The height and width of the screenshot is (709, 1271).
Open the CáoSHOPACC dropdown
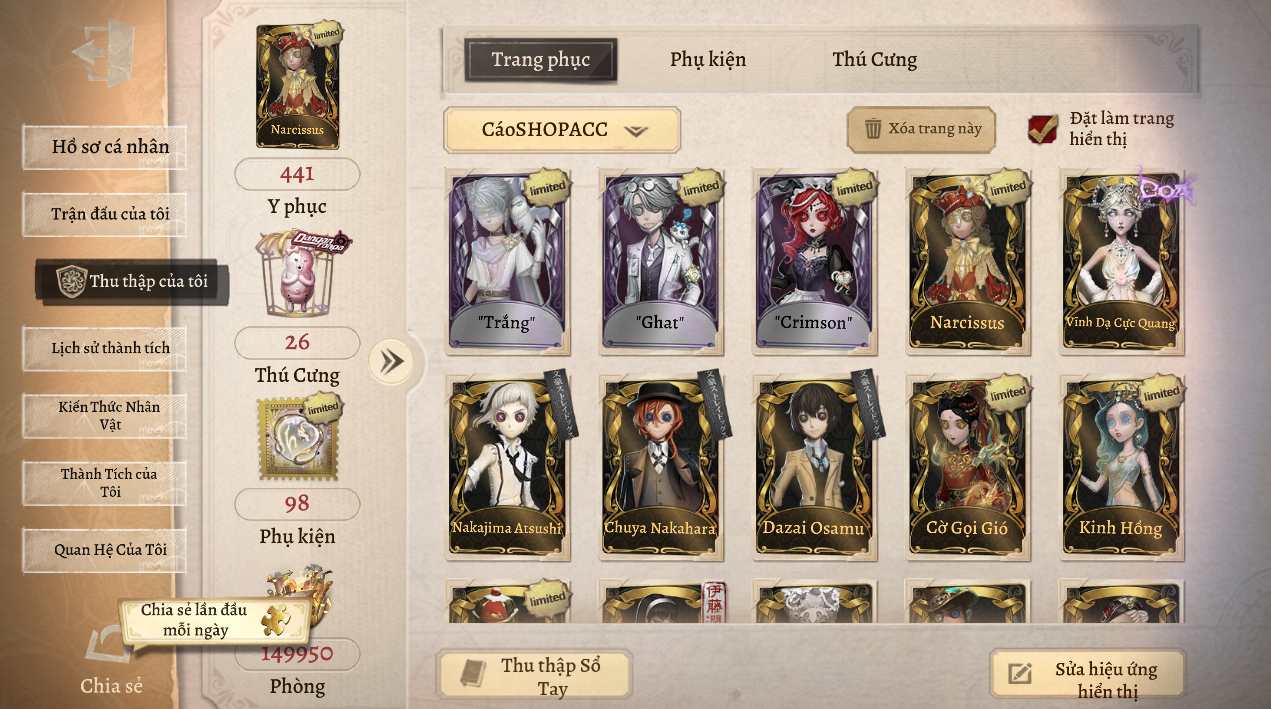[562, 130]
